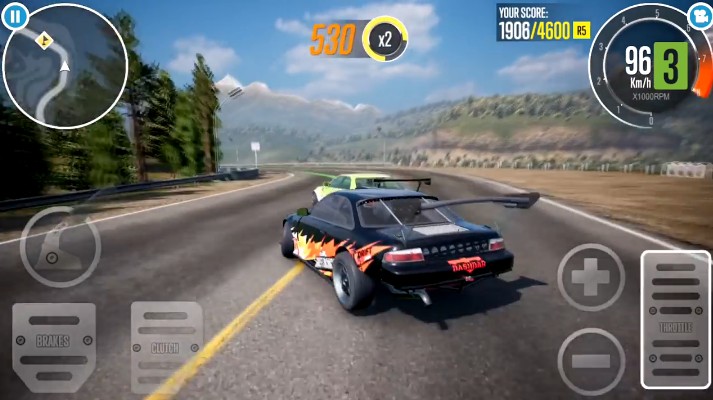This screenshot has height=400, width=713.
Task: Pause the race with the pause button
Action: 16,16
